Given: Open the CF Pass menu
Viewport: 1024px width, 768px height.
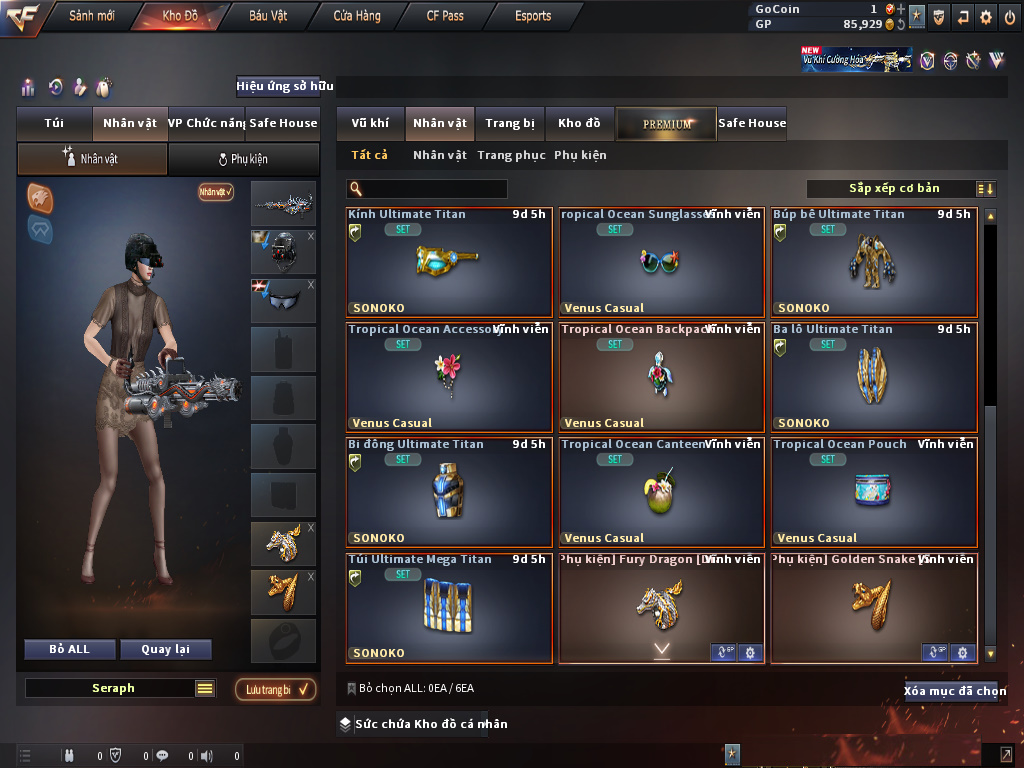Looking at the screenshot, I should [446, 16].
